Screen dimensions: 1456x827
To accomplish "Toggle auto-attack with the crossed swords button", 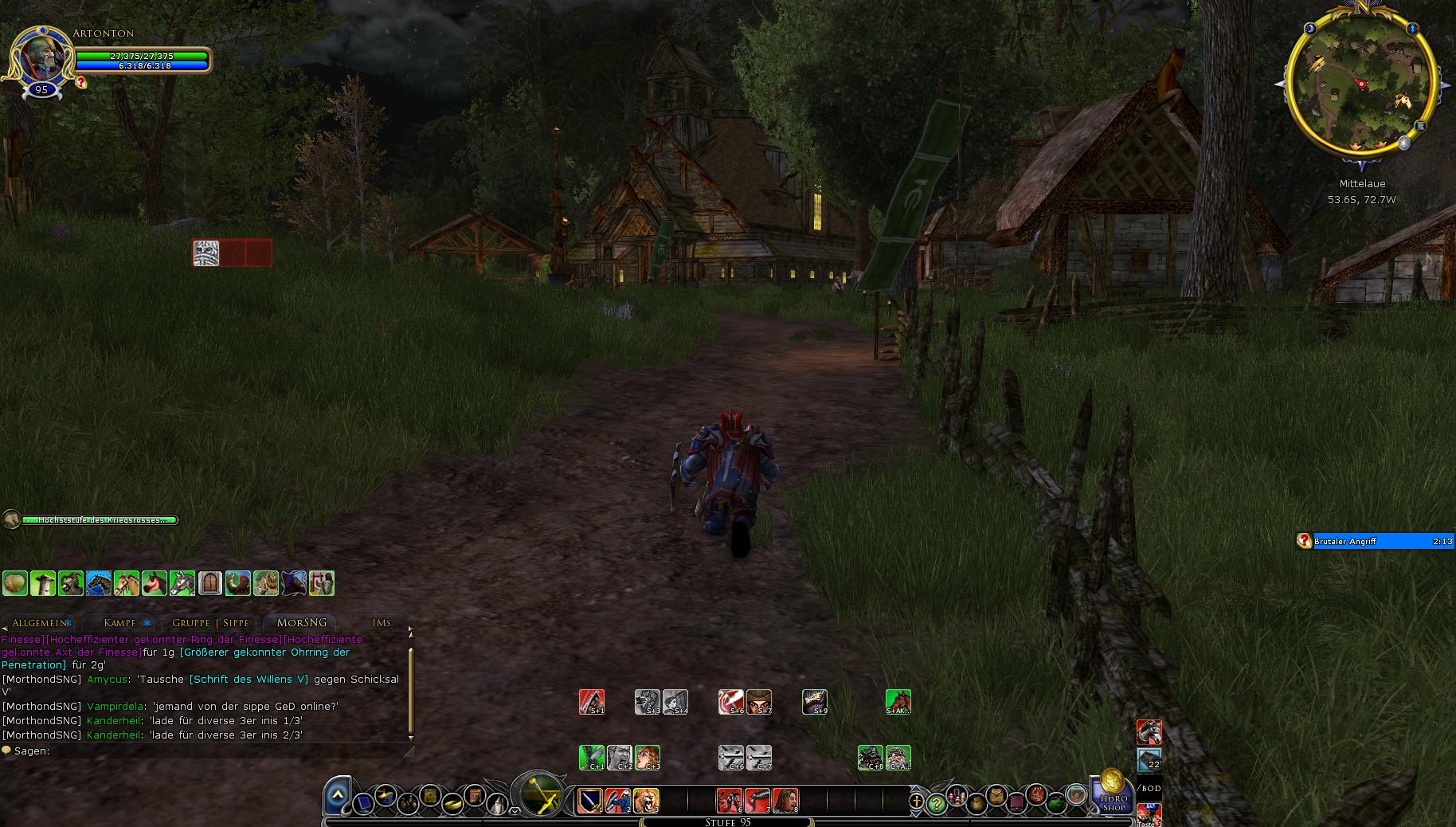I will click(541, 796).
